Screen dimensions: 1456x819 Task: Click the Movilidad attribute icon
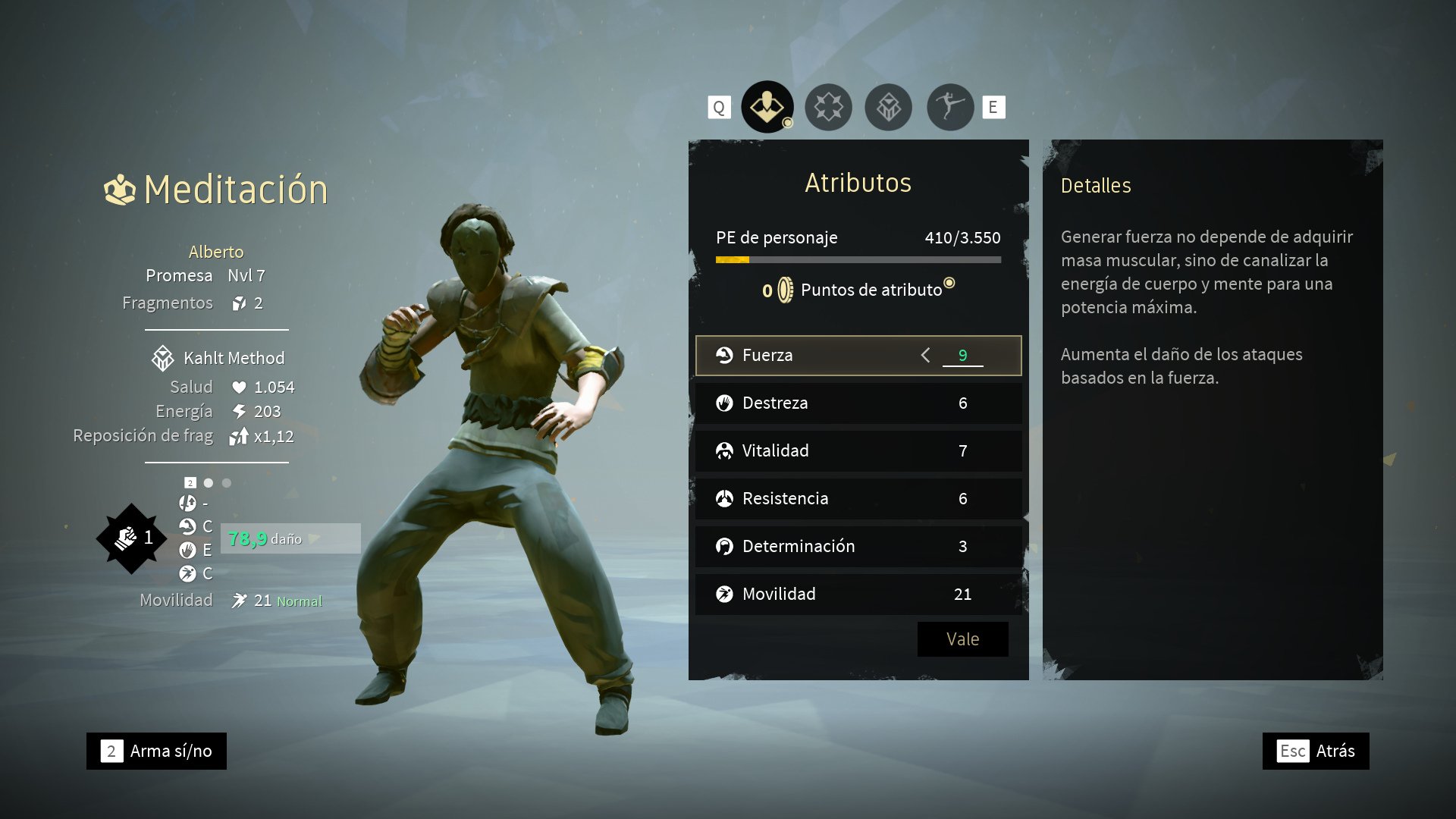coord(726,595)
